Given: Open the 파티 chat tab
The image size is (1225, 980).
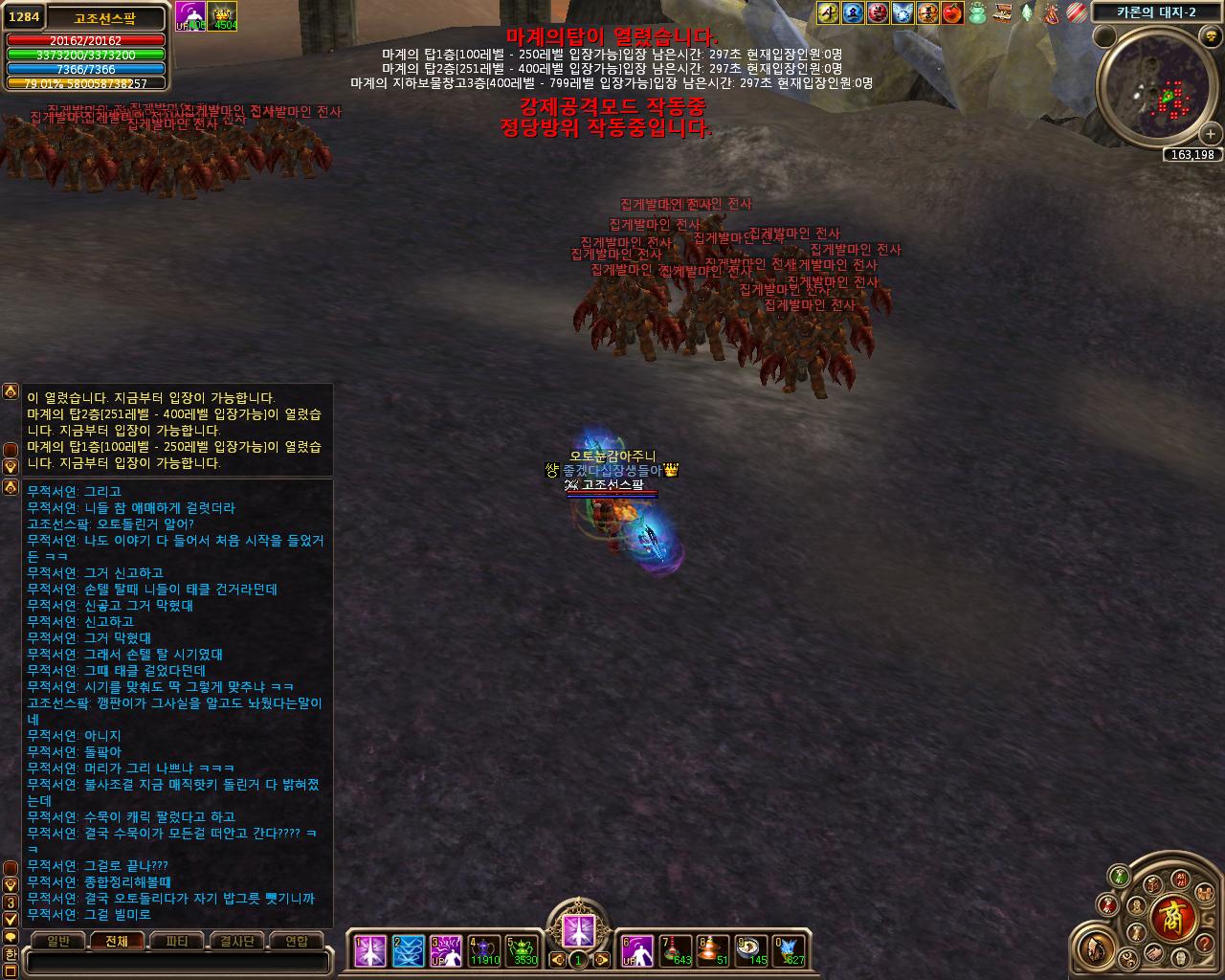Looking at the screenshot, I should tap(177, 942).
